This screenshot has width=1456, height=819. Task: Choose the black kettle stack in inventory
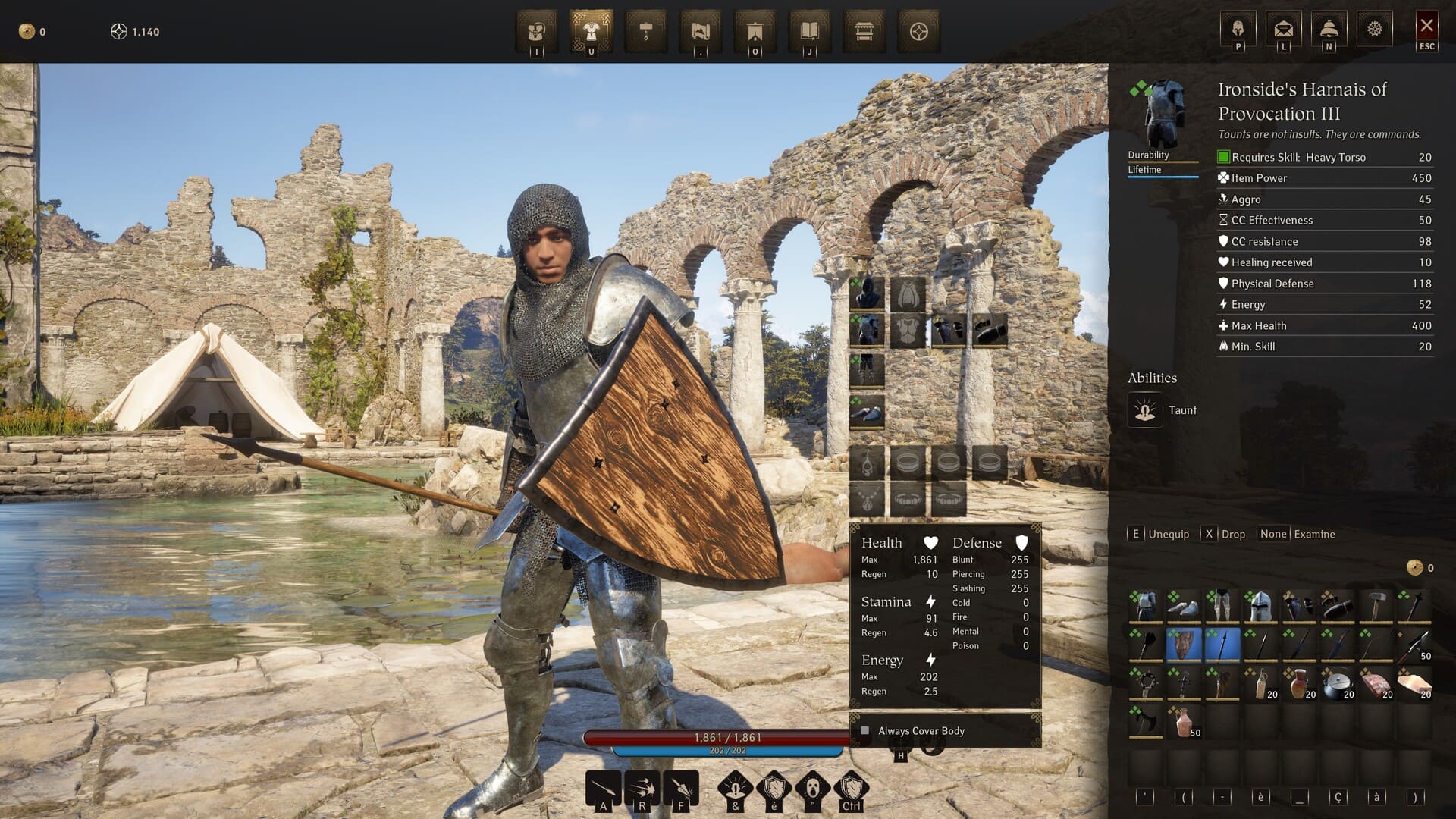pyautogui.click(x=1337, y=684)
